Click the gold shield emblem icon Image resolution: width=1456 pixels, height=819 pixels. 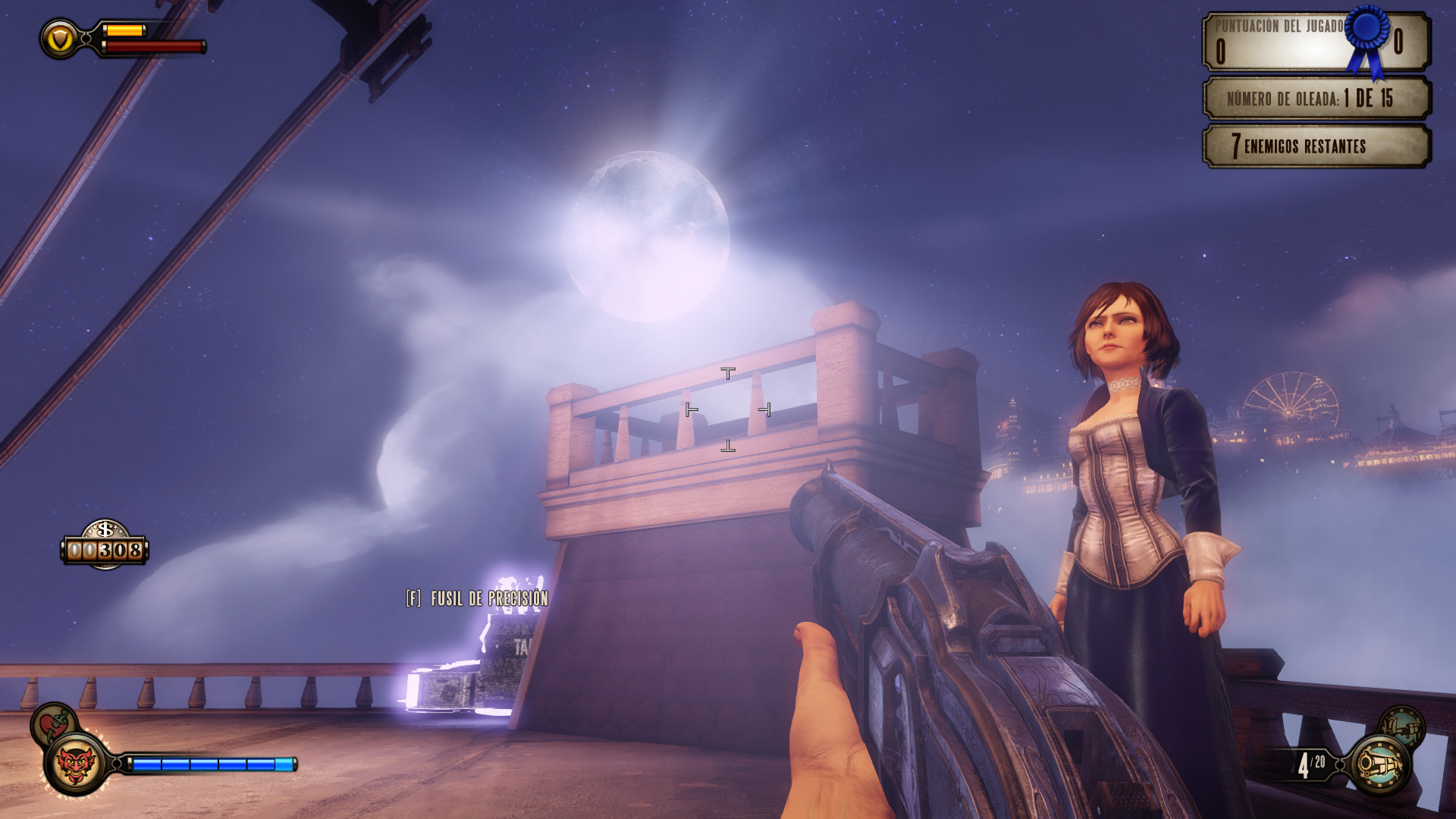[x=60, y=39]
